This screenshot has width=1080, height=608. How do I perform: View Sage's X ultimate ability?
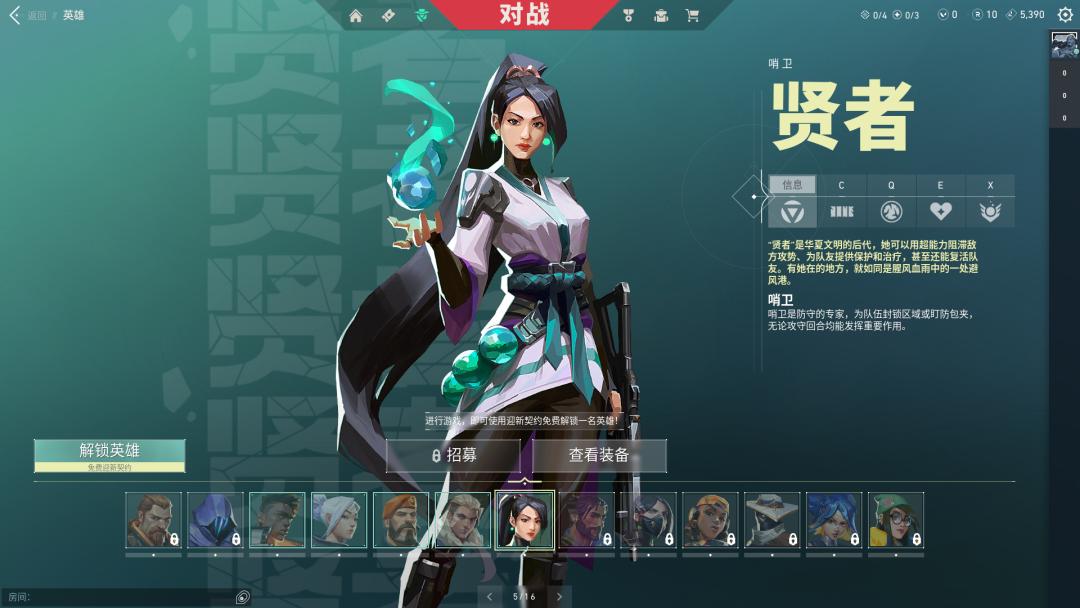[x=990, y=211]
